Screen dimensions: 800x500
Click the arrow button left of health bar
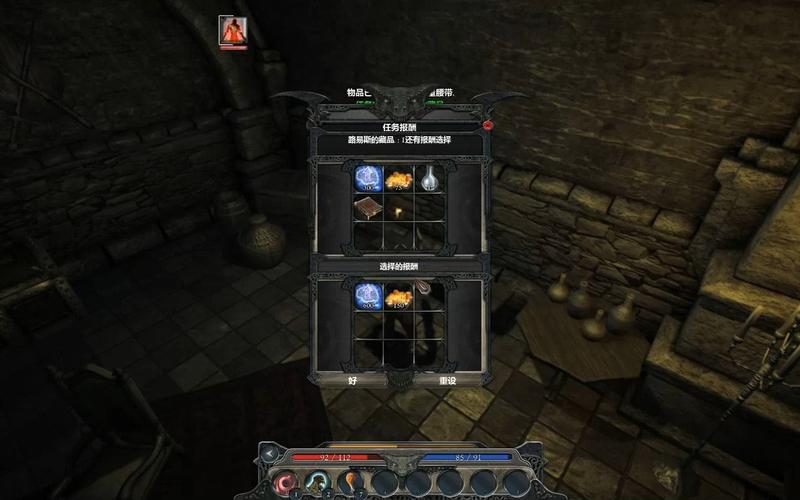[269, 454]
